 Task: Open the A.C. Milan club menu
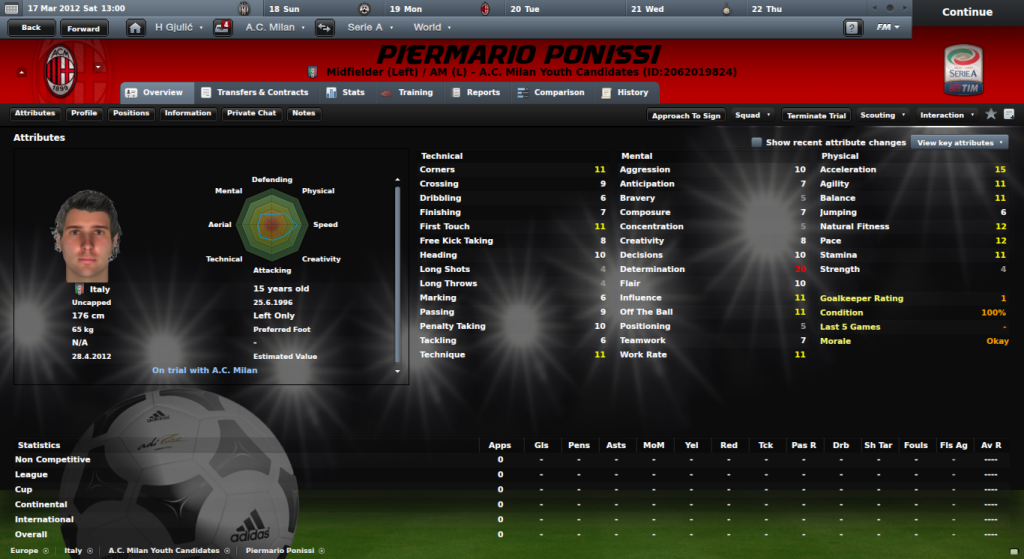click(x=273, y=27)
